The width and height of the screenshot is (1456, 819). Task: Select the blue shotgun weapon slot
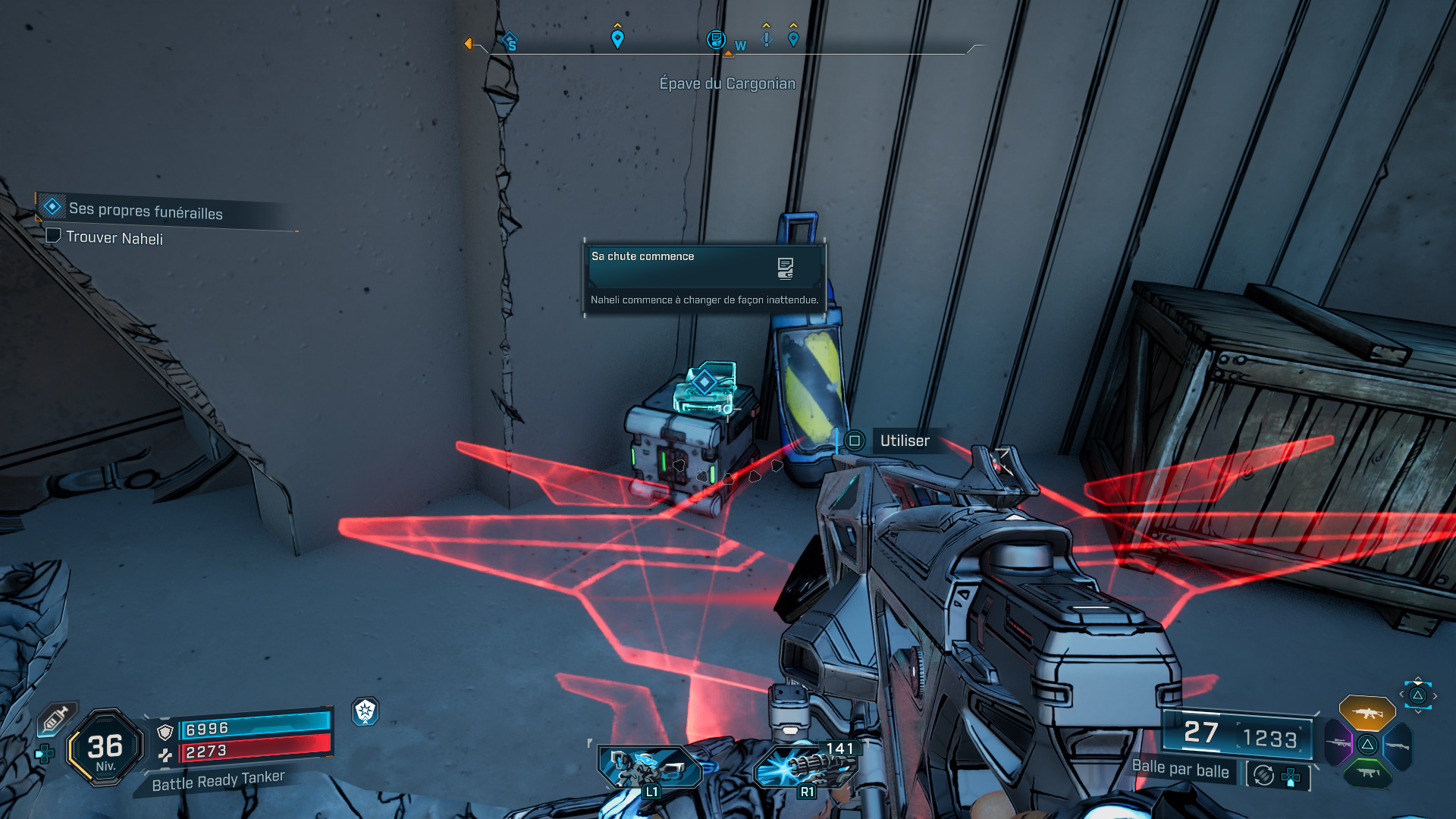coord(1398,745)
